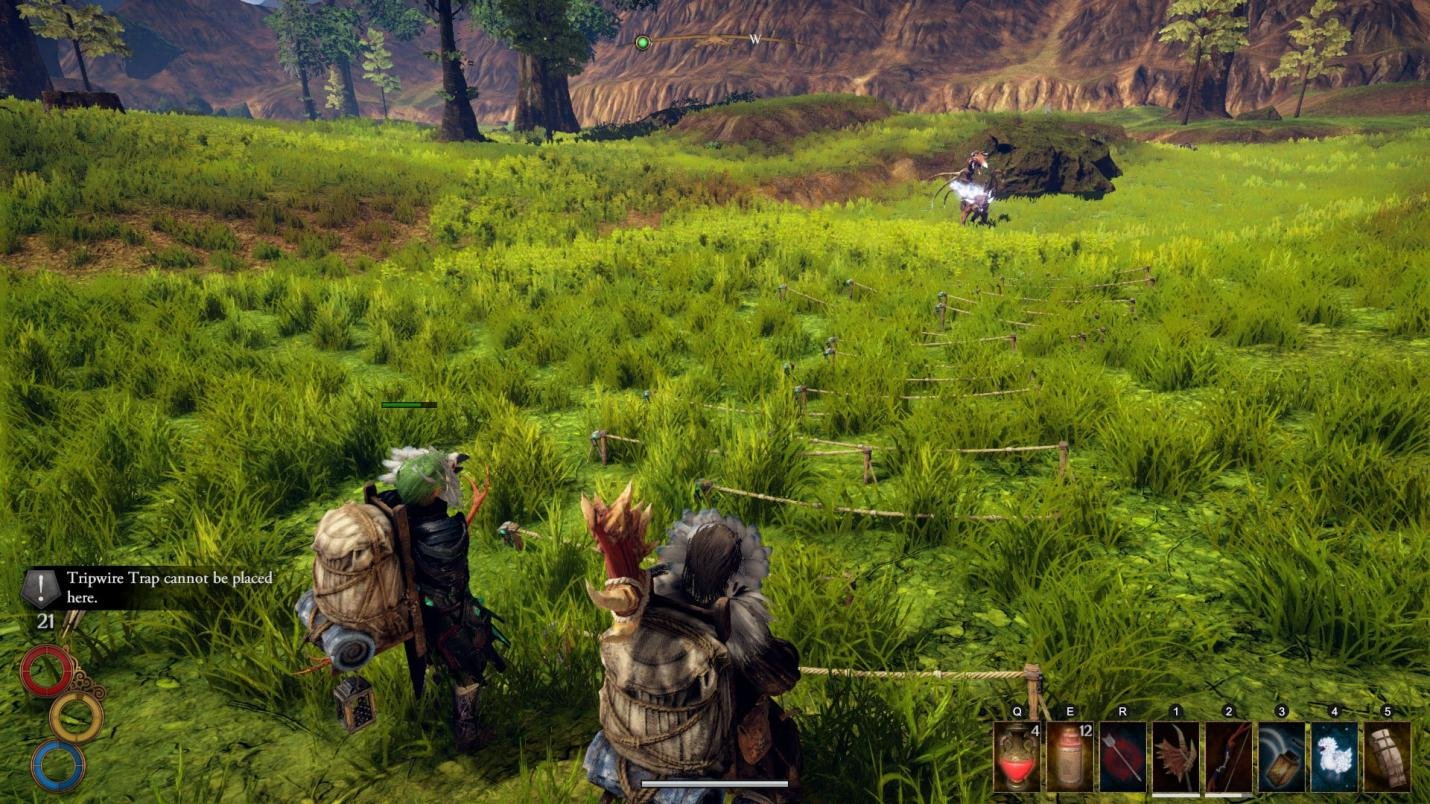Image resolution: width=1430 pixels, height=804 pixels.
Task: Drink the flask bound to slot E
Action: tap(1068, 756)
